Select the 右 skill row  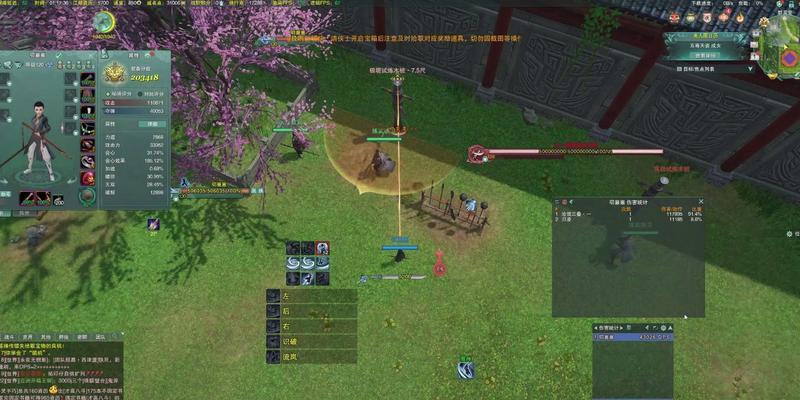[311, 327]
